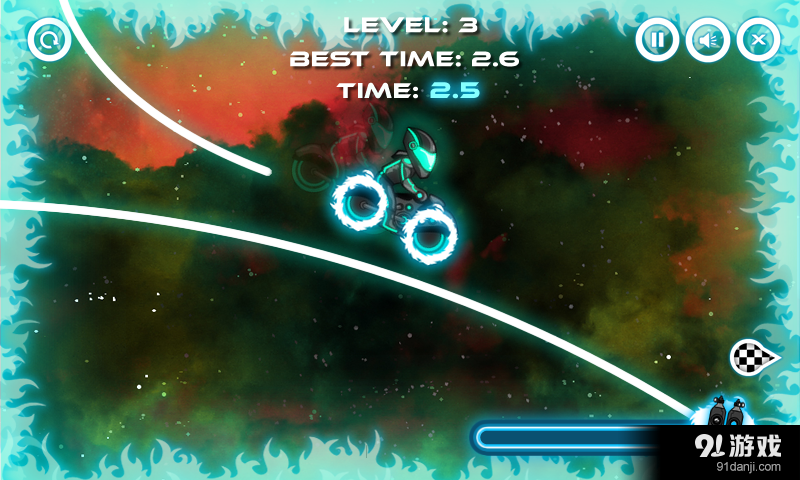Image resolution: width=800 pixels, height=480 pixels.
Task: Pause the game
Action: click(656, 40)
